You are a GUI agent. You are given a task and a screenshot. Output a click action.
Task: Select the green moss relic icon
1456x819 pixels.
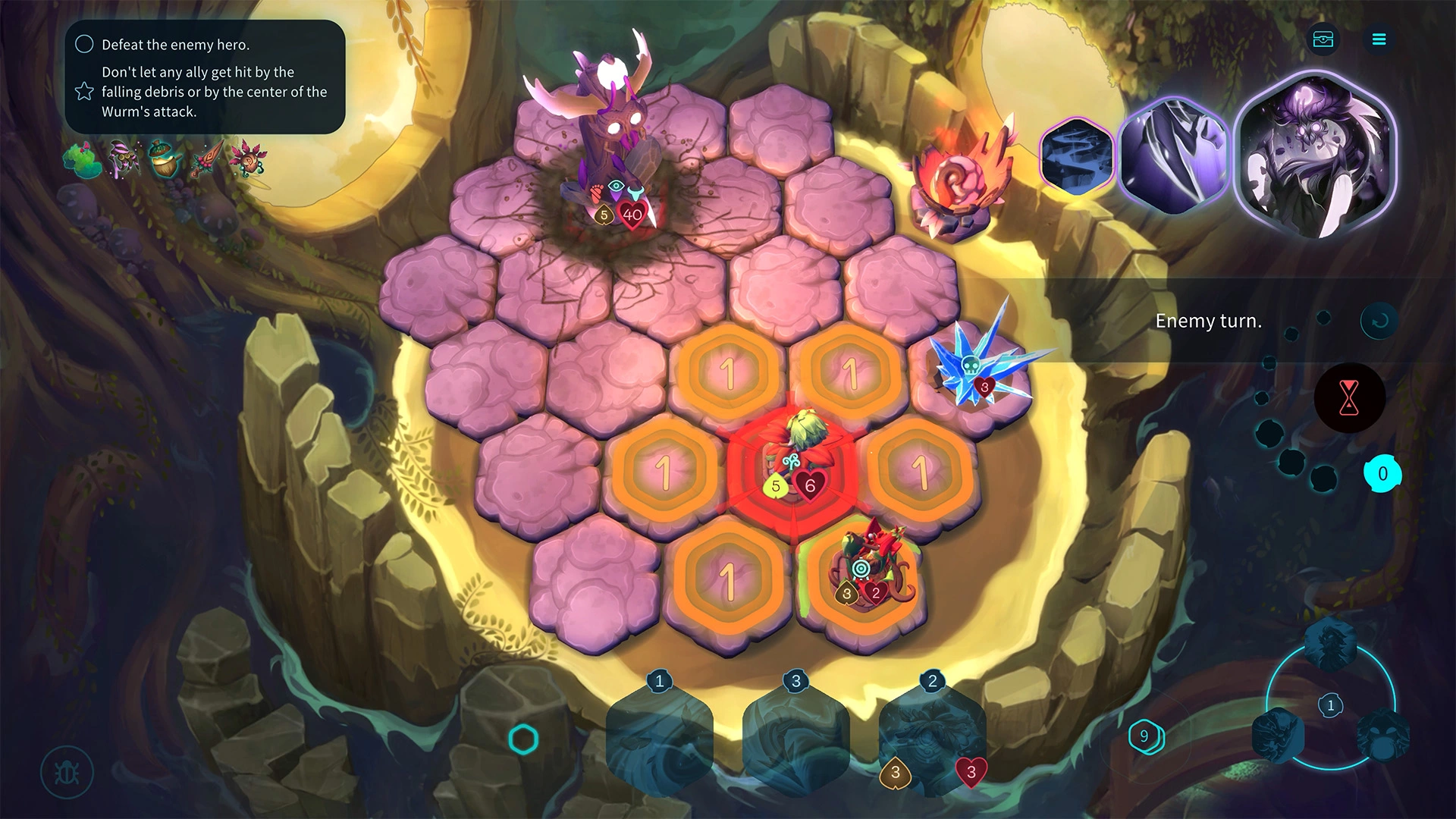(x=82, y=159)
